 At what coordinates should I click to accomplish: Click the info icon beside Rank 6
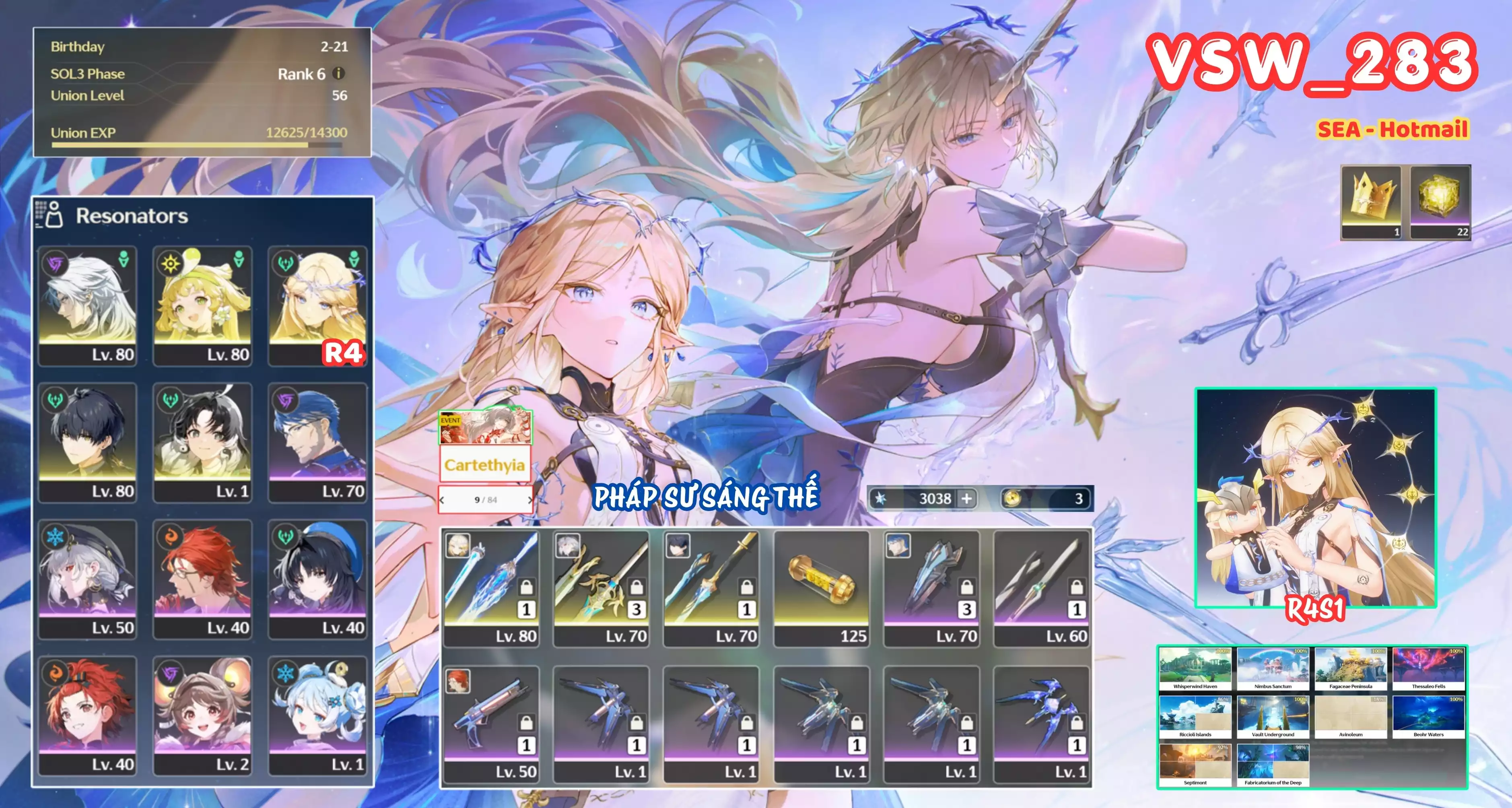click(x=339, y=73)
